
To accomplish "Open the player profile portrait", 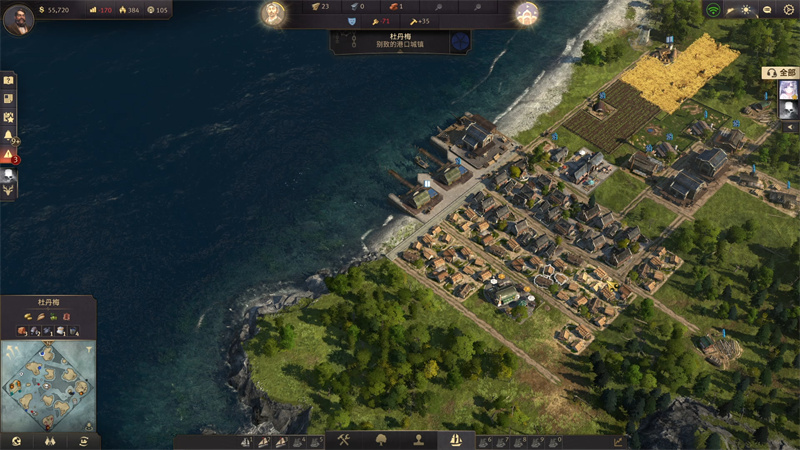I will (x=18, y=18).
